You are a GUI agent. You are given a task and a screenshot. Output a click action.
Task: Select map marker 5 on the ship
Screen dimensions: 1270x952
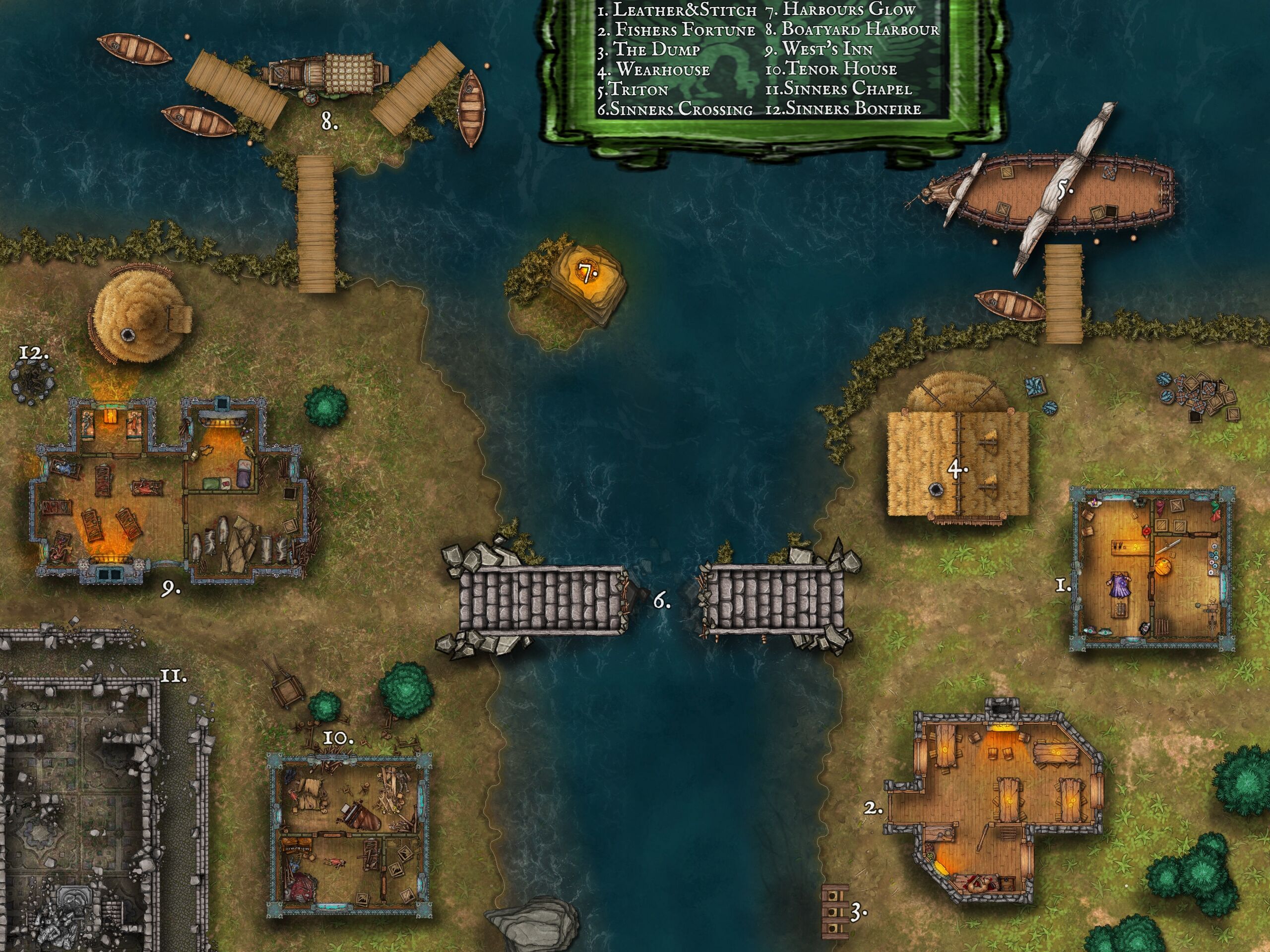click(x=1065, y=189)
